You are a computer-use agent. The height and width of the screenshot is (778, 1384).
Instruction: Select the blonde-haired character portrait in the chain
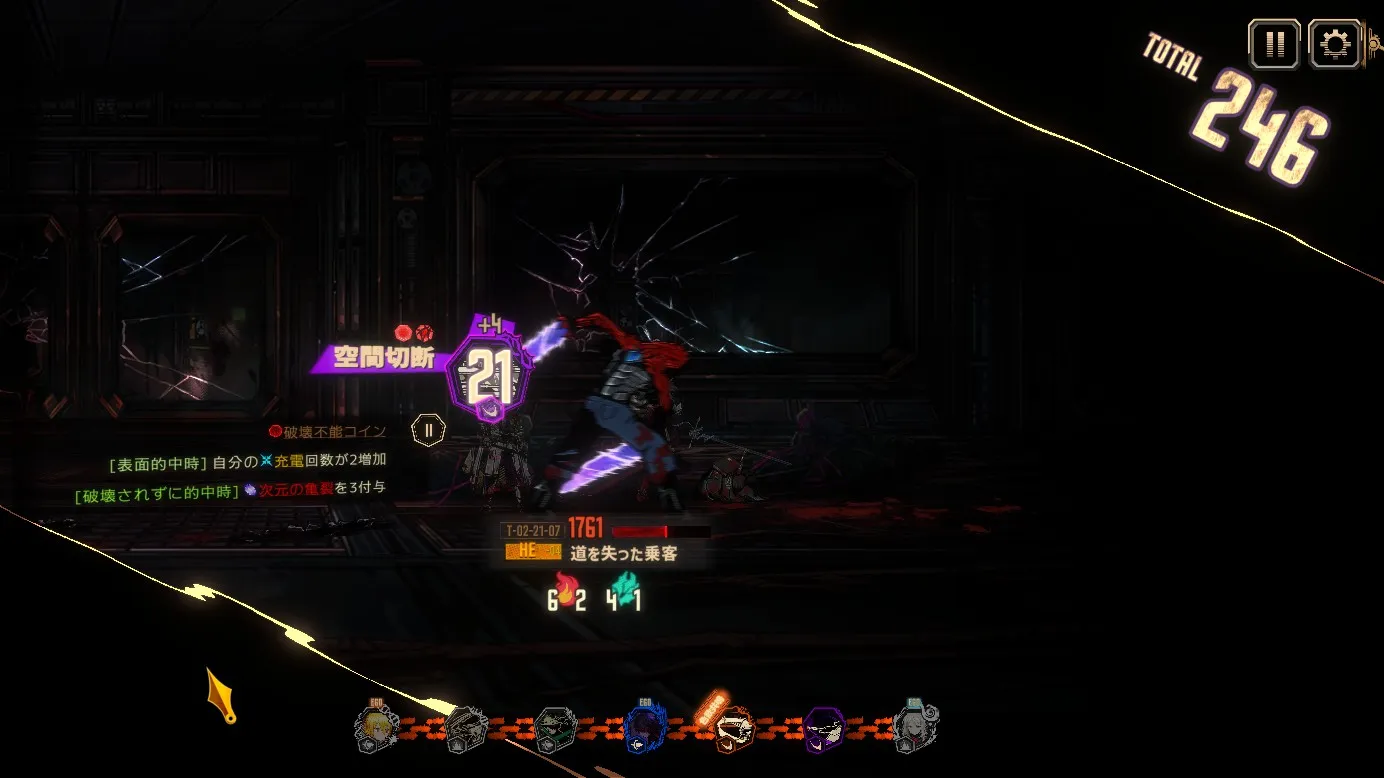tap(378, 728)
